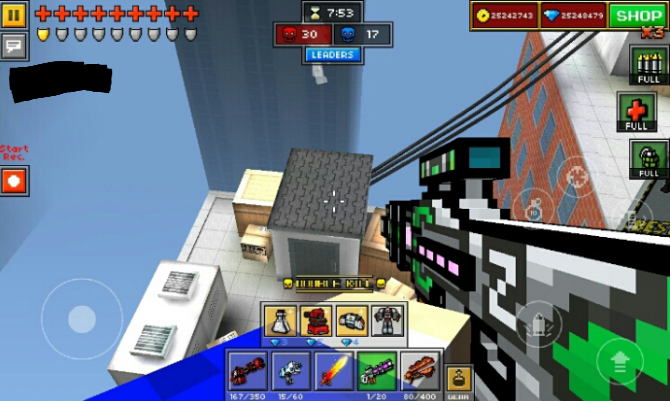Throw a grenade with the round grenade button

pos(535,208)
